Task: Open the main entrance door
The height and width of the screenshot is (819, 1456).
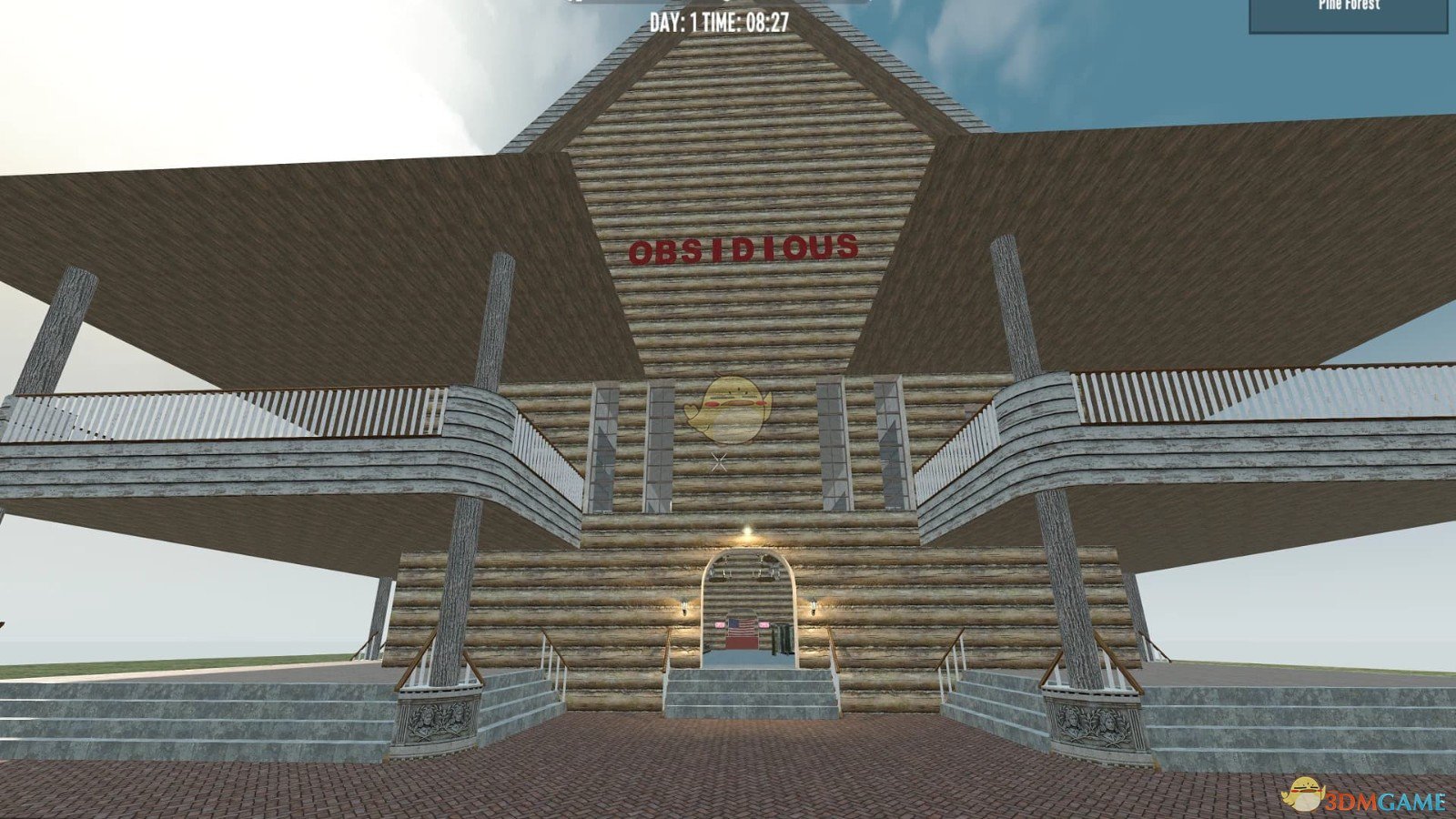Action: pyautogui.click(x=741, y=637)
